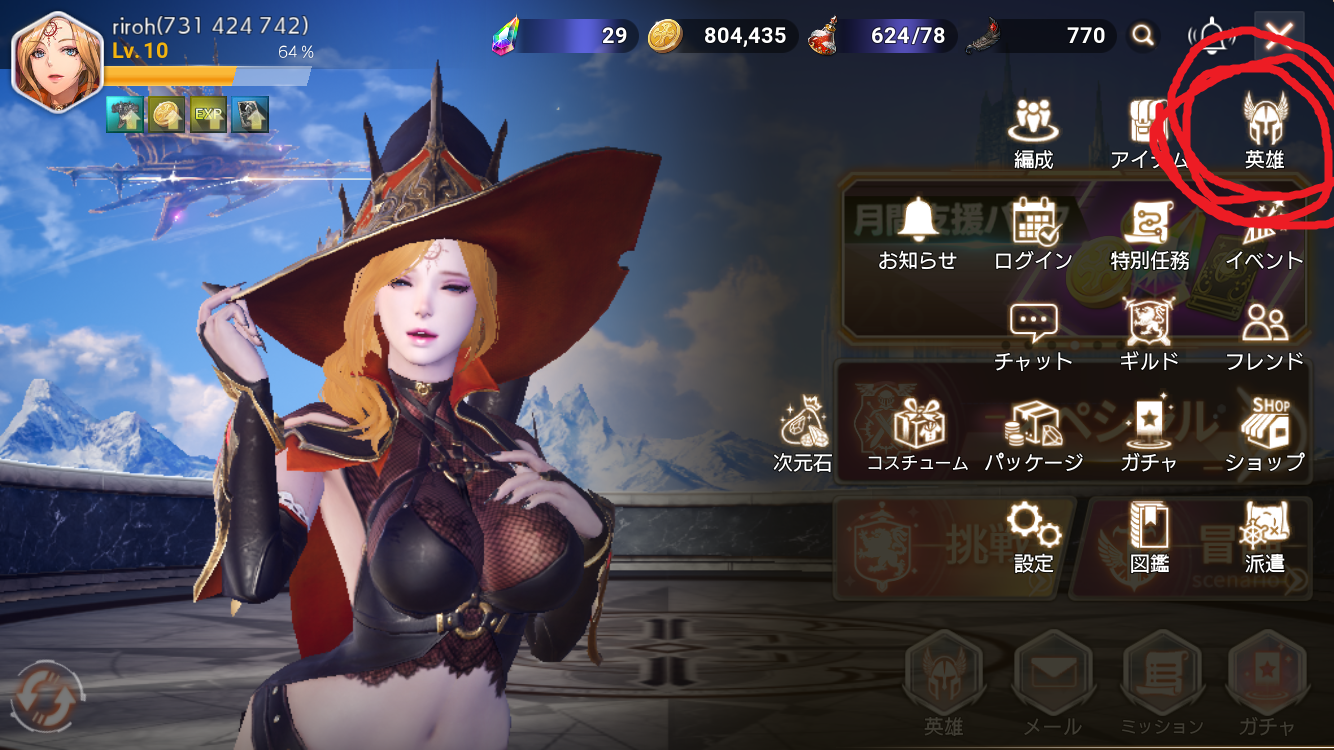This screenshot has width=1334, height=750.
Task: View お知らせ notices
Action: 917,232
